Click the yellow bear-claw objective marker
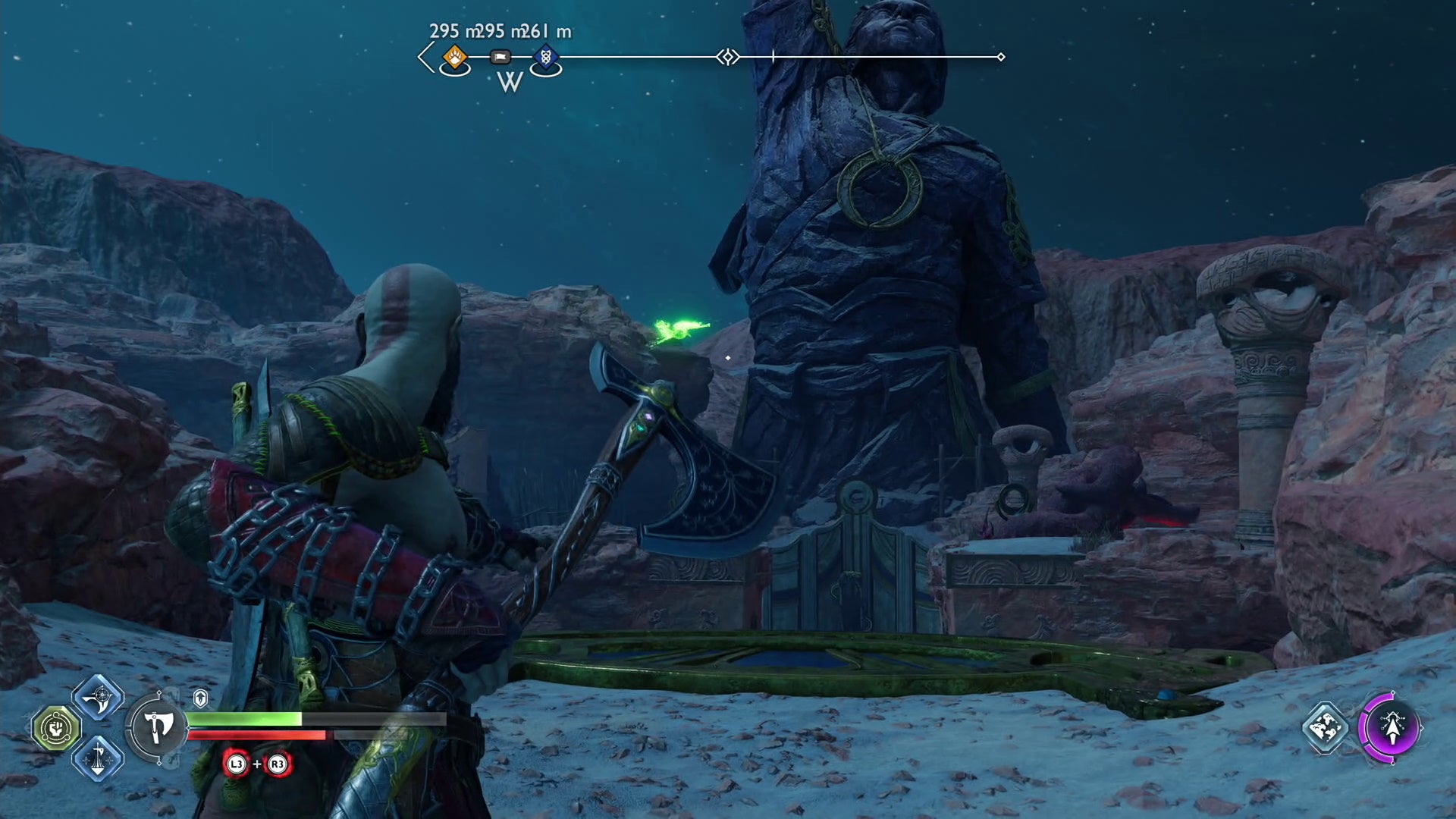This screenshot has height=819, width=1456. coord(455,58)
